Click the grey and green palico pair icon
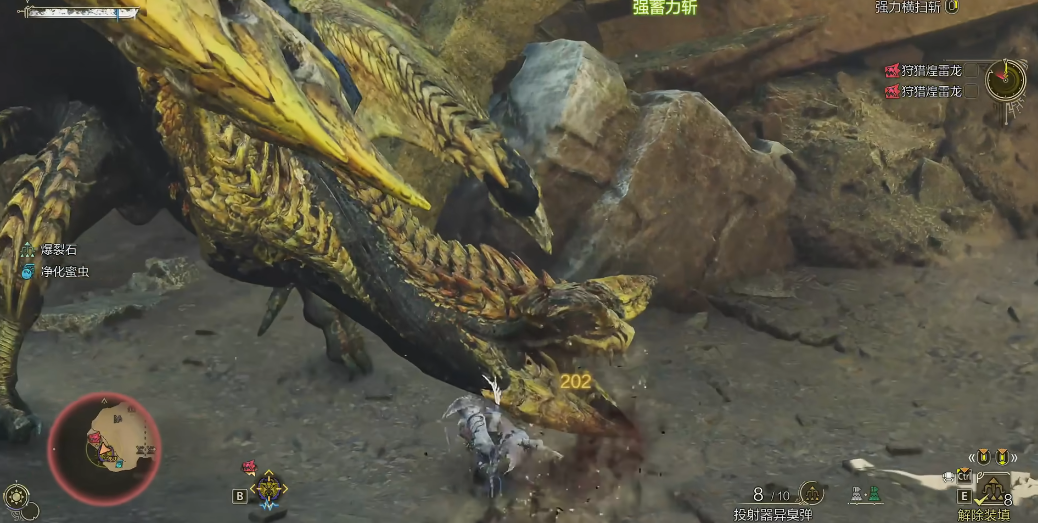The height and width of the screenshot is (523, 1038). tap(866, 494)
